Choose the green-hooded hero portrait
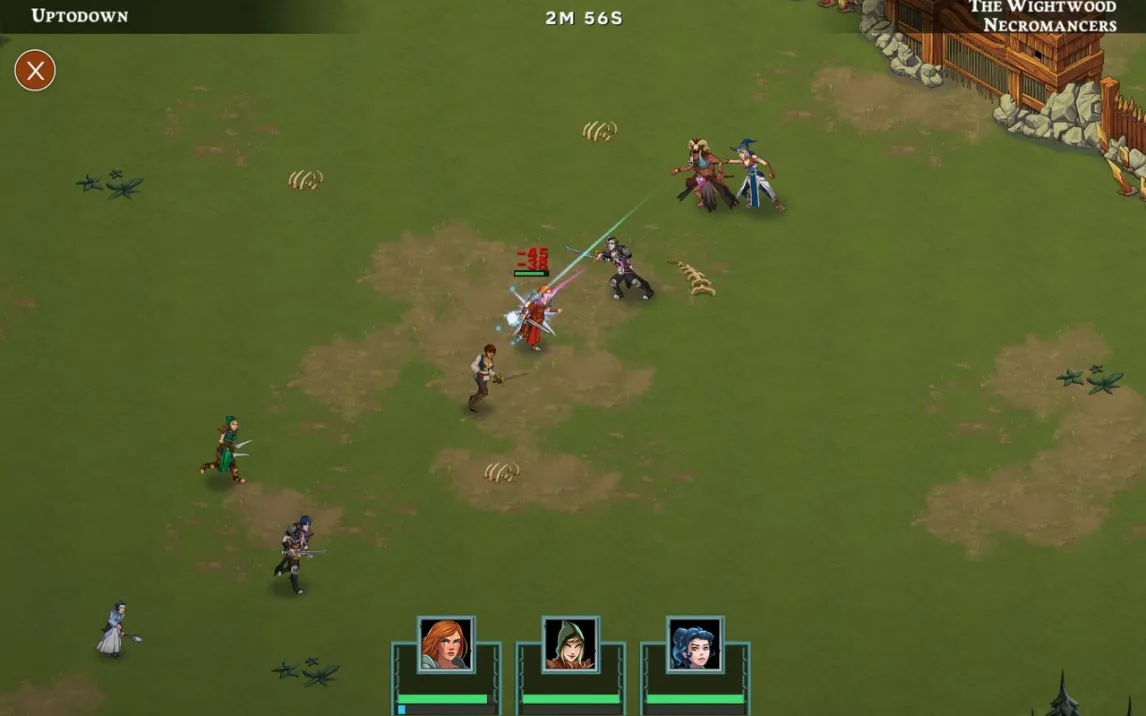 pyautogui.click(x=570, y=644)
